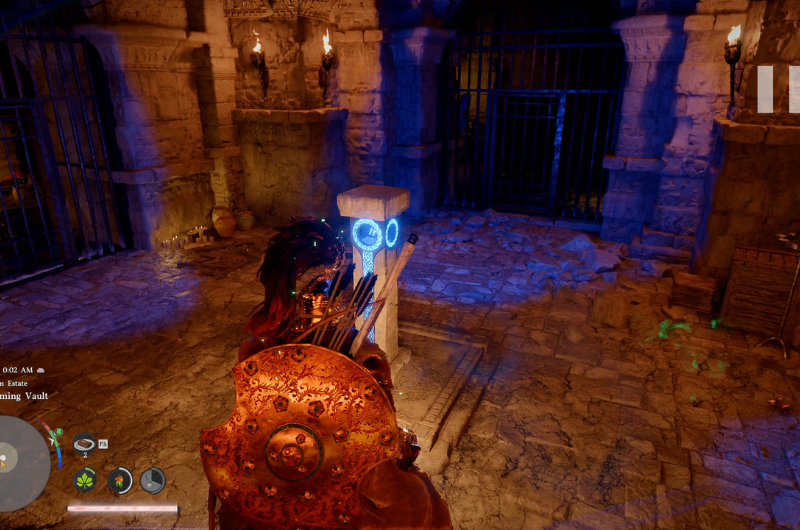800x530 pixels.
Task: Click the grey segmented ability icon
Action: [x=153, y=480]
